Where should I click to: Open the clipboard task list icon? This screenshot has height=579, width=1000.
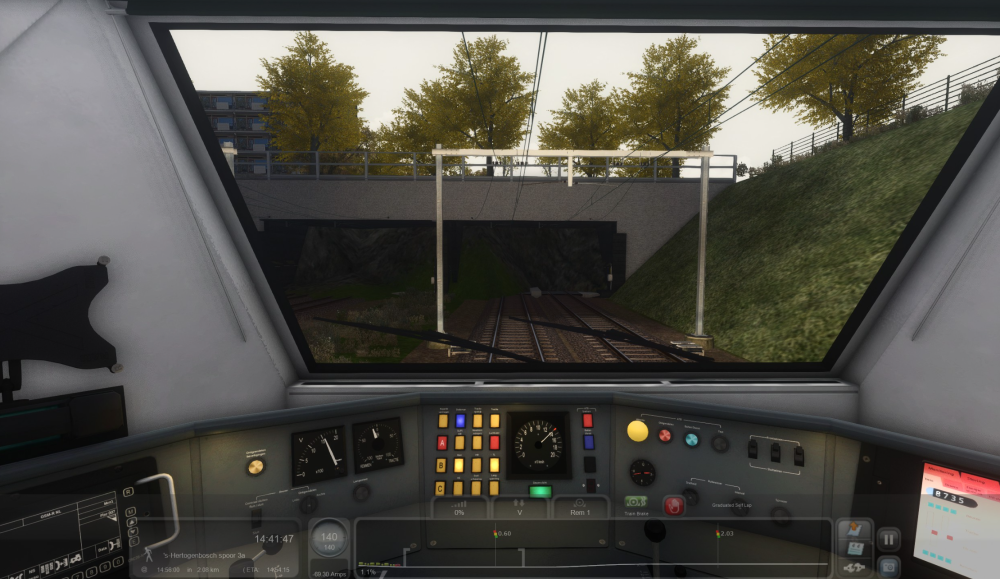tap(854, 549)
